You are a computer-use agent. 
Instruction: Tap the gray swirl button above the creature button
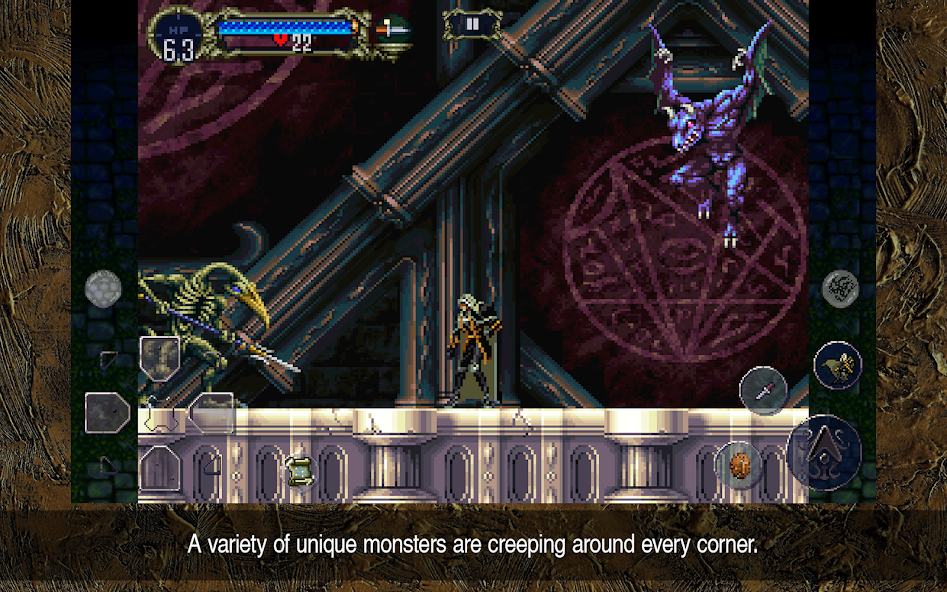tap(840, 289)
